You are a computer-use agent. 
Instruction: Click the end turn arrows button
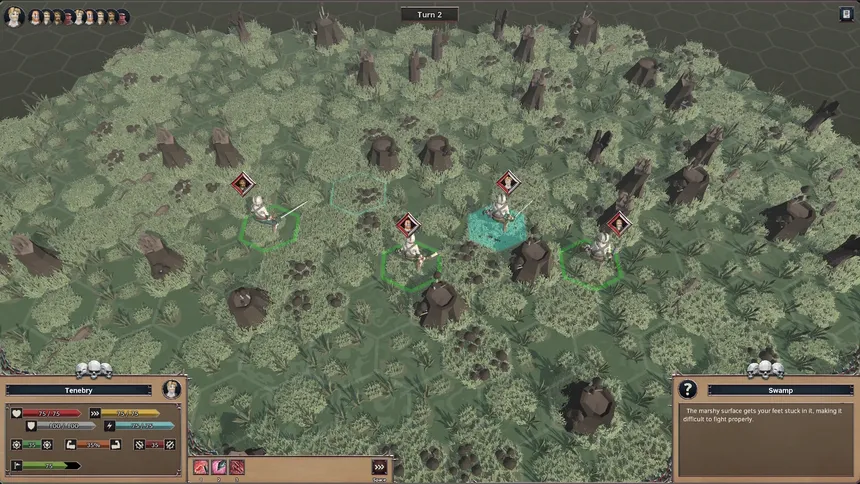click(x=379, y=467)
